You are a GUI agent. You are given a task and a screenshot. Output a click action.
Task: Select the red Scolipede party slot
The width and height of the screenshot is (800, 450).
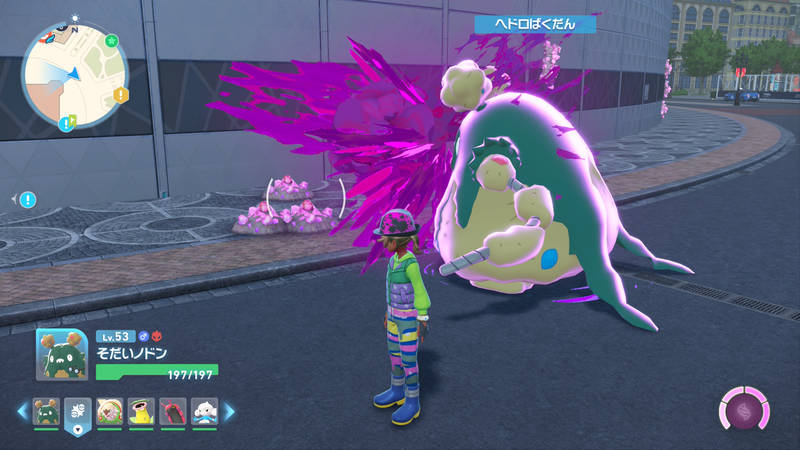tap(172, 411)
